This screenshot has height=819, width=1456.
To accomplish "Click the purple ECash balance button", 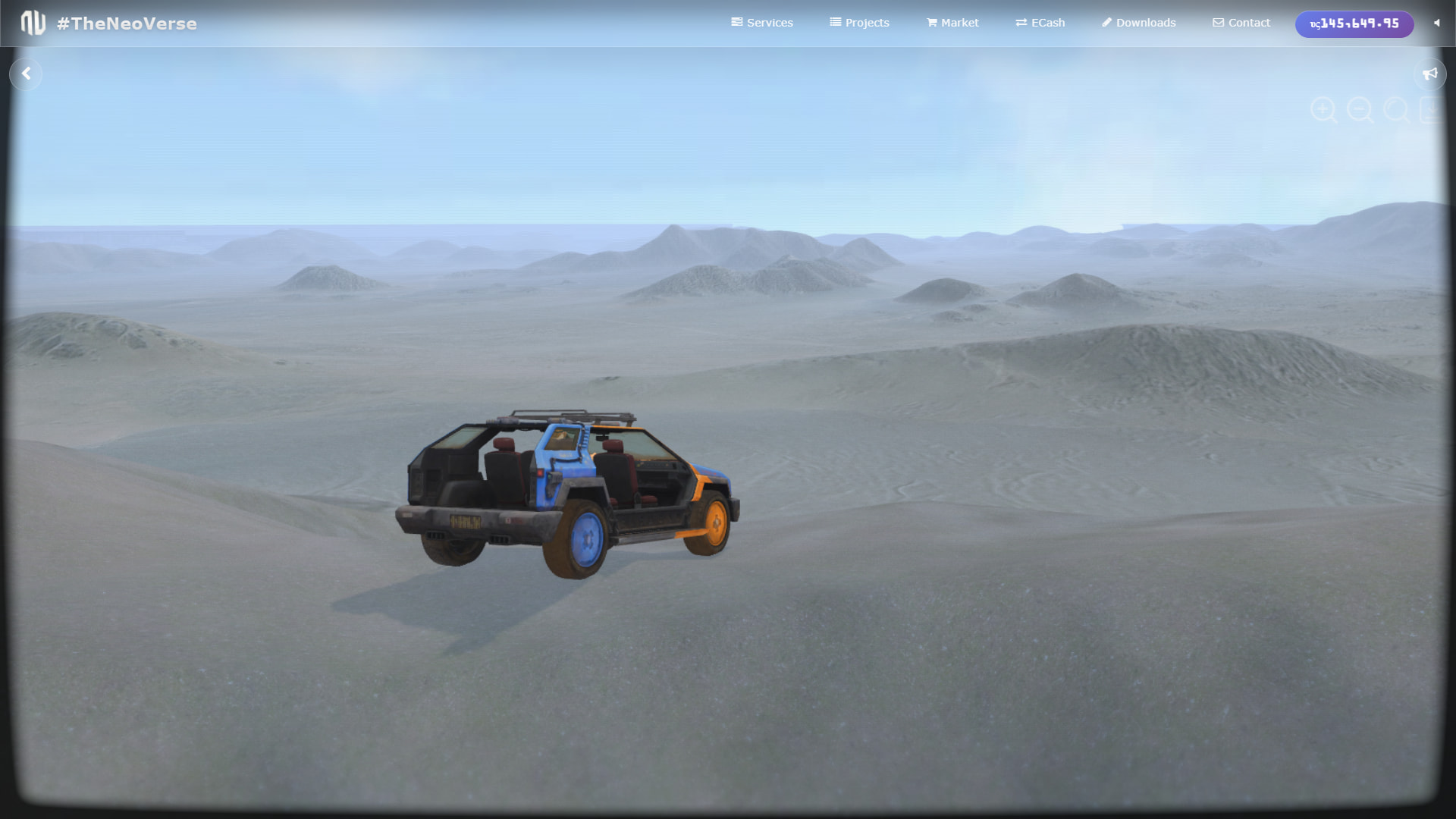I will 1354,24.
